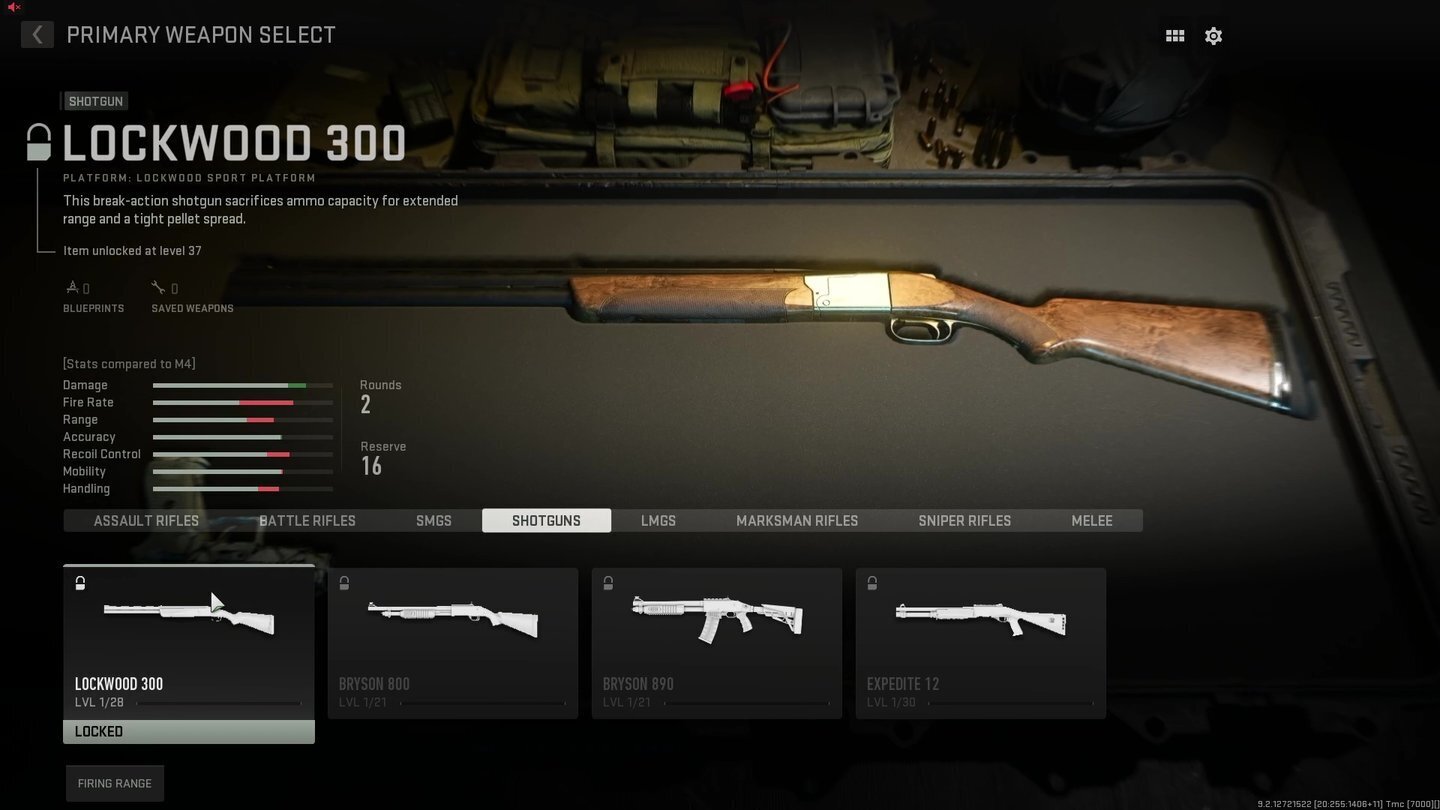Select the Lockwood 300 weapon tile
1440x810 pixels.
[x=189, y=642]
